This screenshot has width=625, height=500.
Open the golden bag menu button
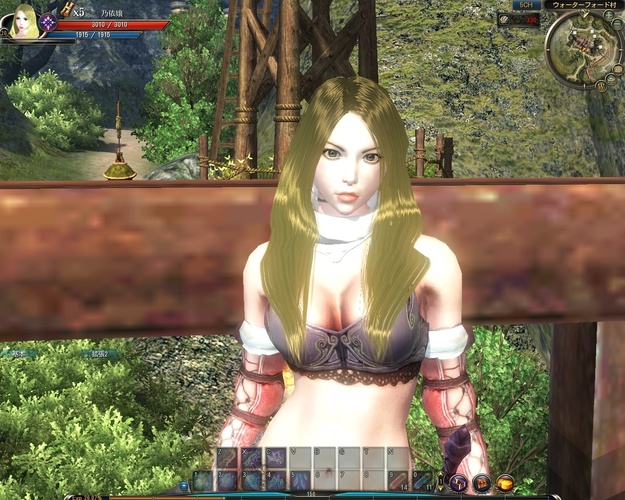(506, 482)
